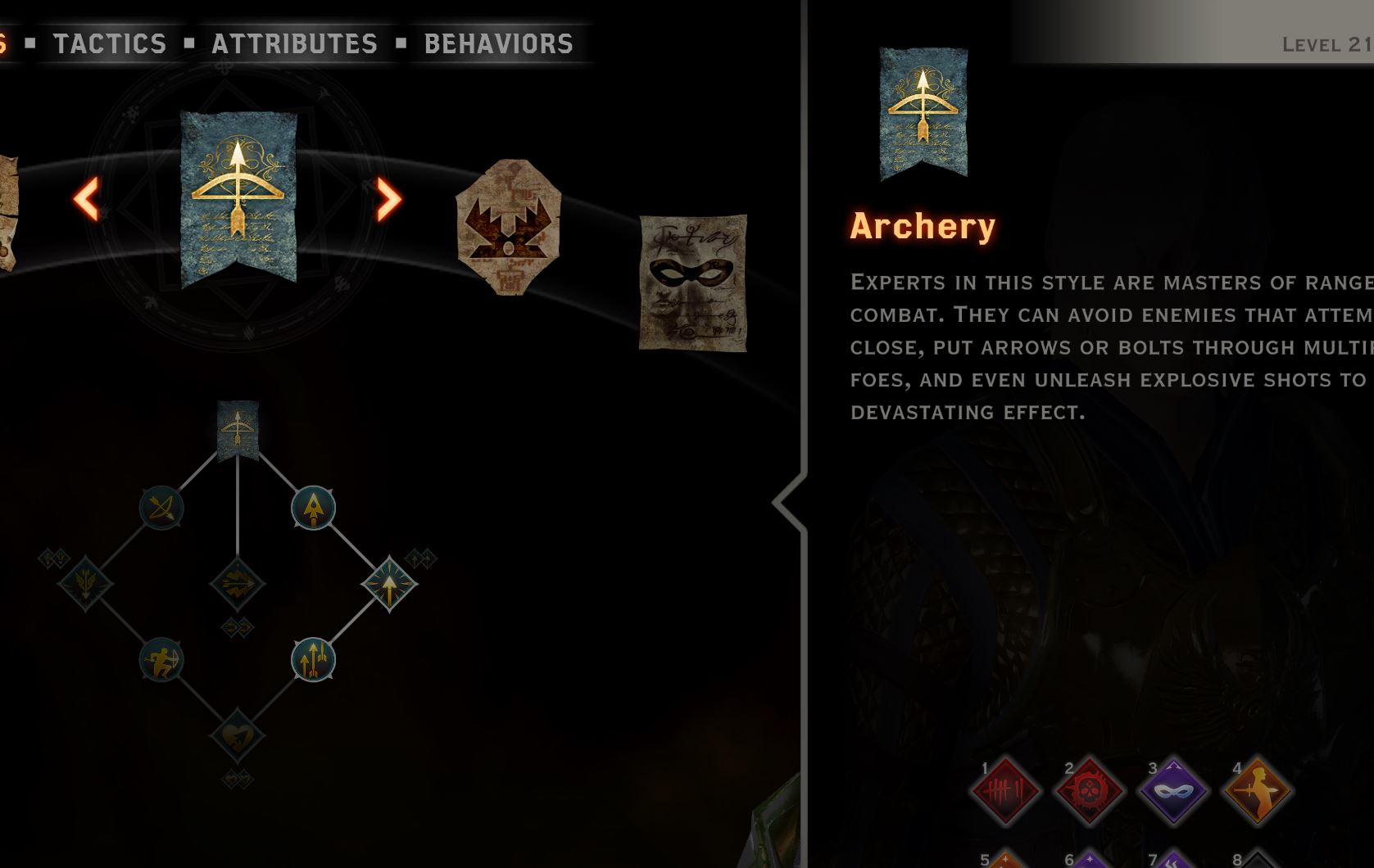
Task: Open the Attributes tab
Action: coord(294,43)
